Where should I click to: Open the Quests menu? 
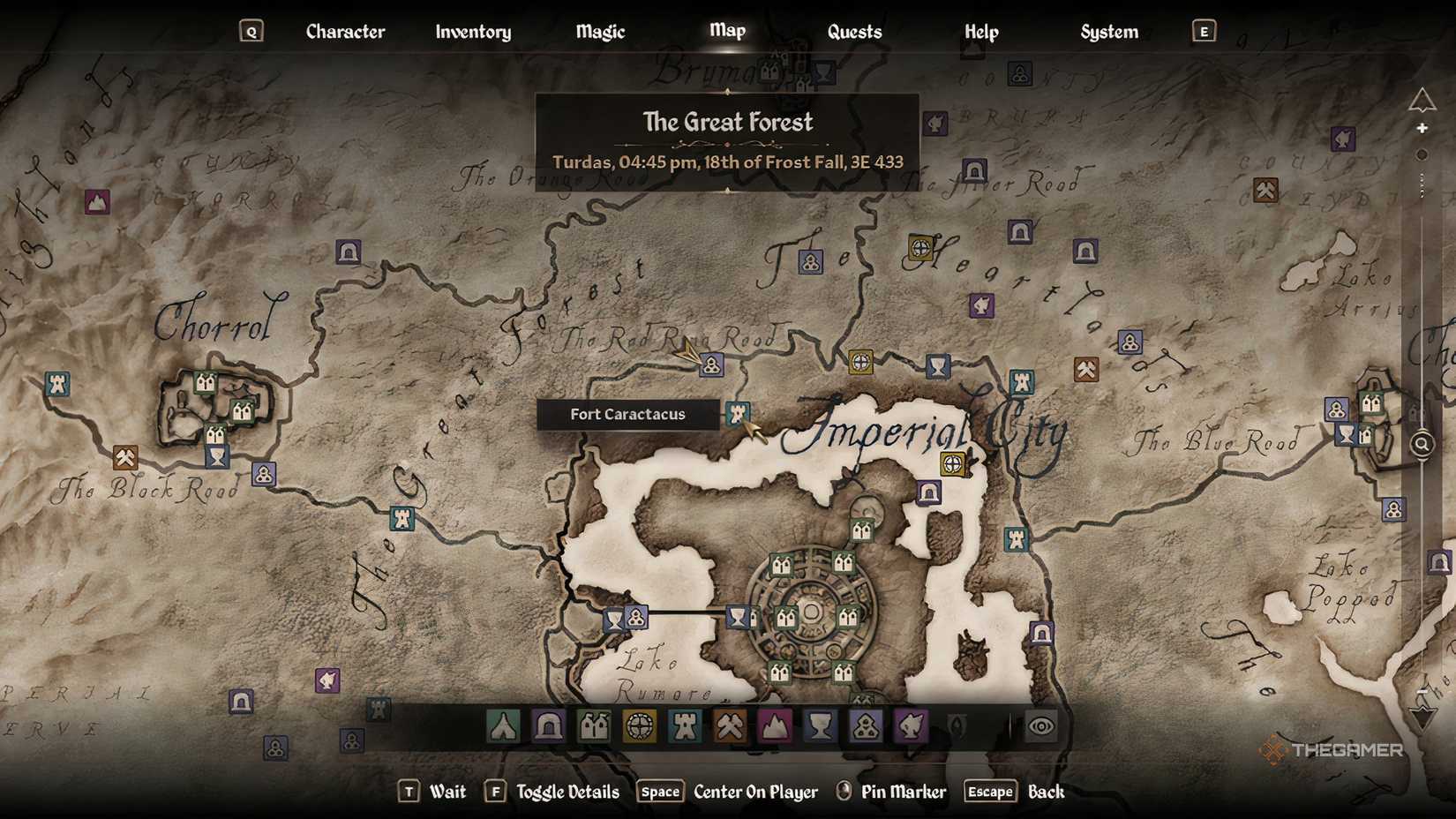(853, 32)
